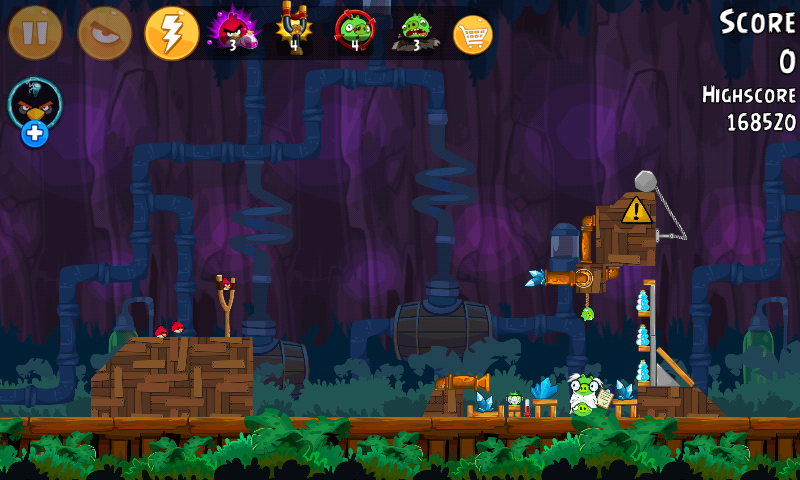Open the shop with the cart button

(x=473, y=35)
